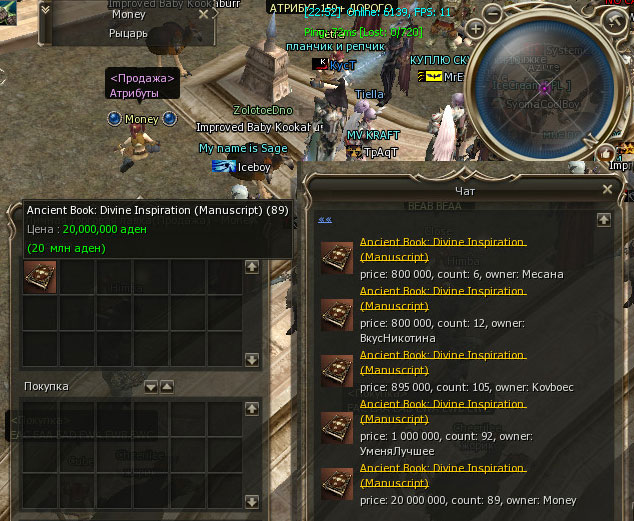
Task: Close the Money target panel
Action: (x=204, y=15)
